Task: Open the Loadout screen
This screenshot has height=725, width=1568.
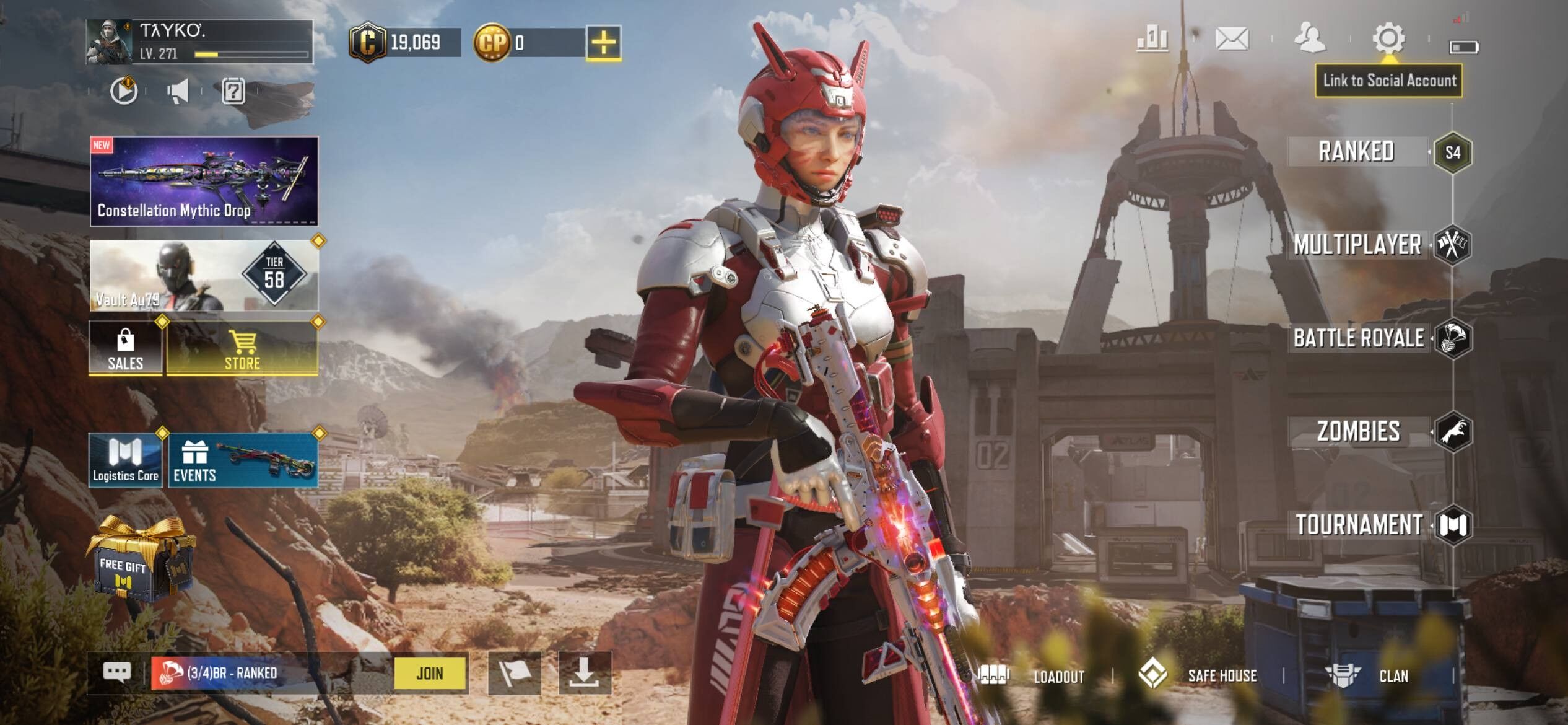Action: click(x=1033, y=676)
